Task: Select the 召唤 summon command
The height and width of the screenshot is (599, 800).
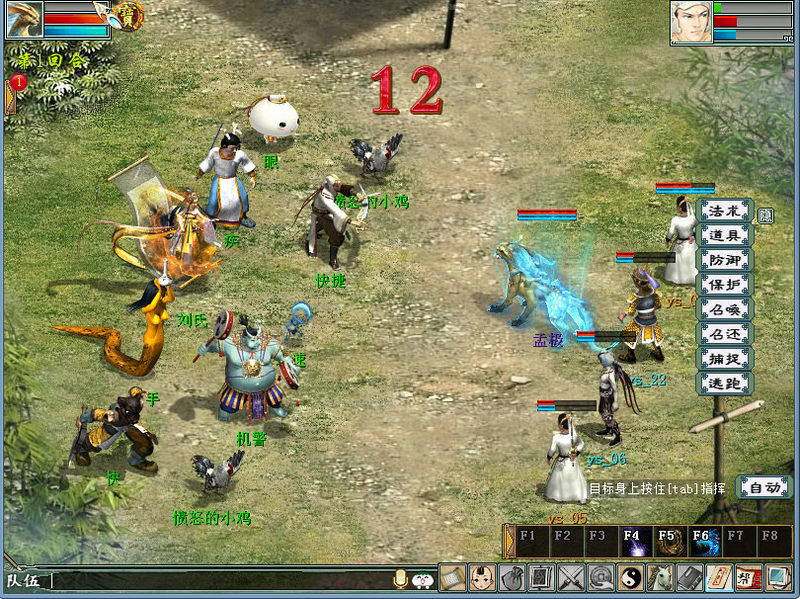Action: [725, 309]
